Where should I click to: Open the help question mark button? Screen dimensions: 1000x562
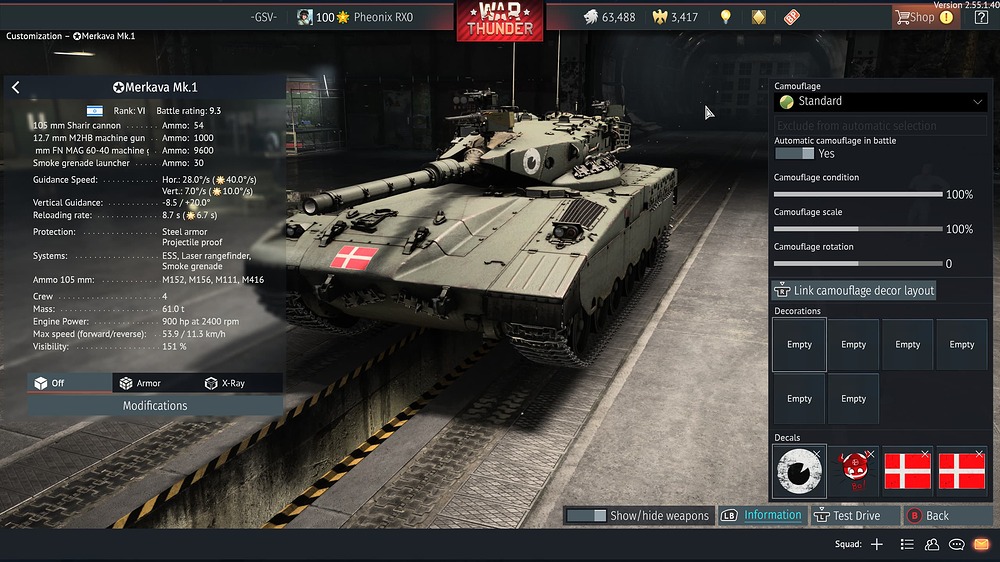(981, 17)
